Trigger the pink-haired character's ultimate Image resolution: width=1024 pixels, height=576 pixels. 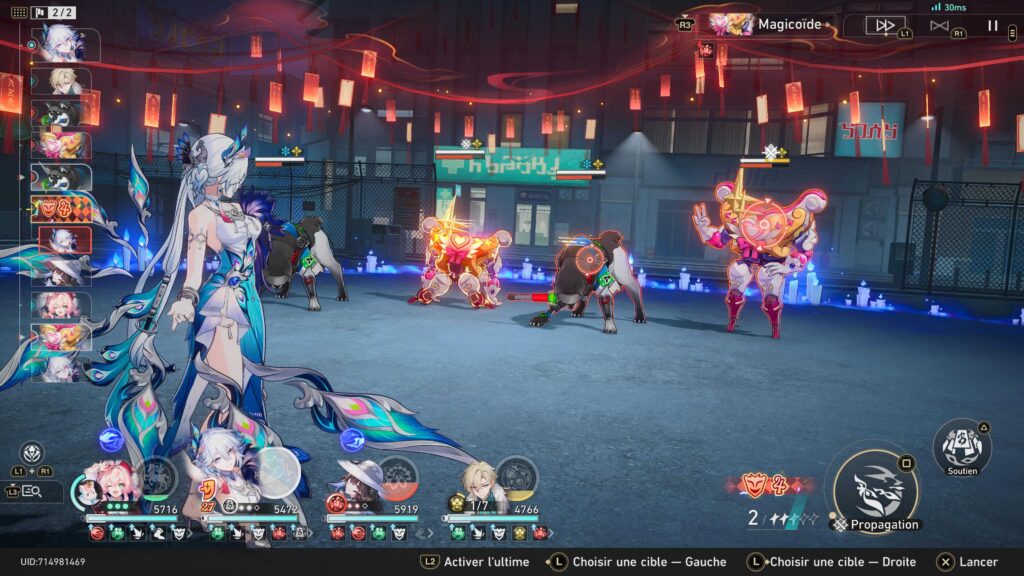coord(157,477)
